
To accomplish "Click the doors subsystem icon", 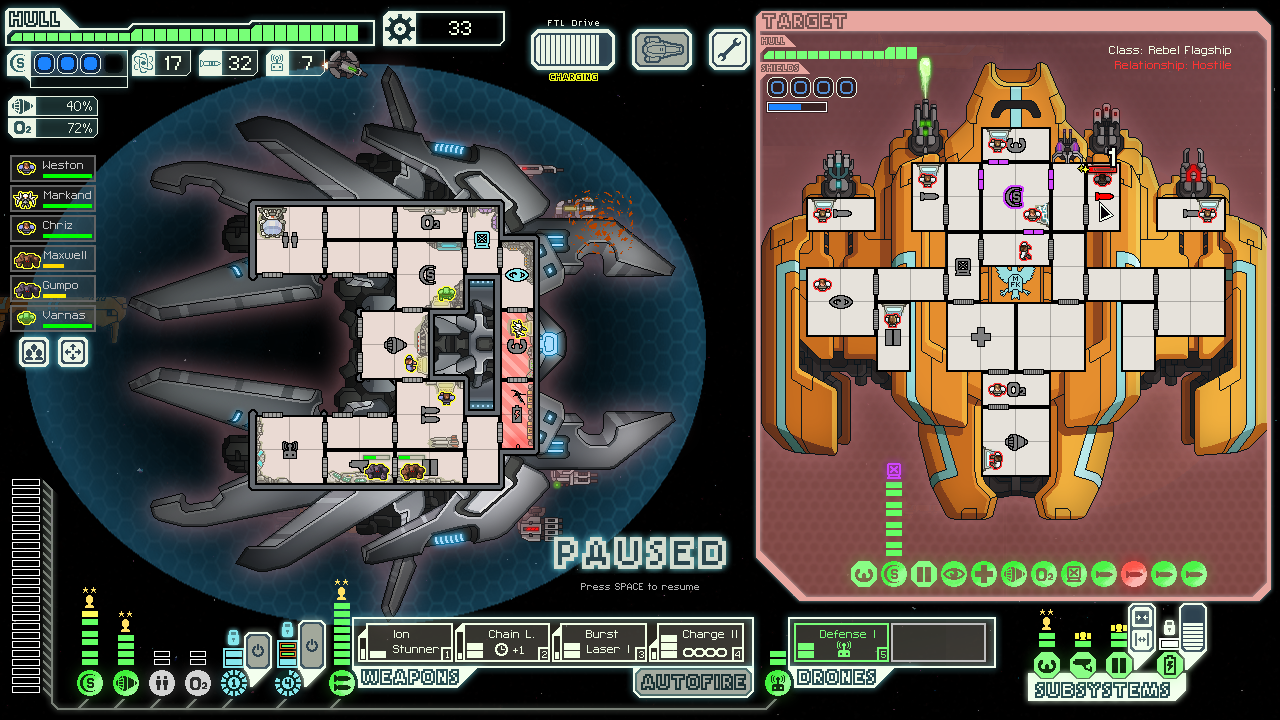I will [x=1119, y=665].
